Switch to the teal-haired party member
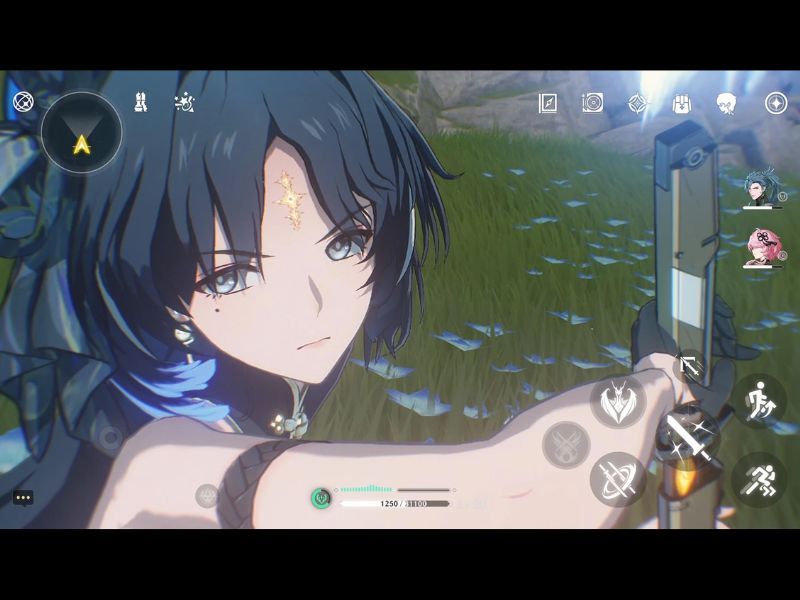This screenshot has height=600, width=800. [x=760, y=188]
